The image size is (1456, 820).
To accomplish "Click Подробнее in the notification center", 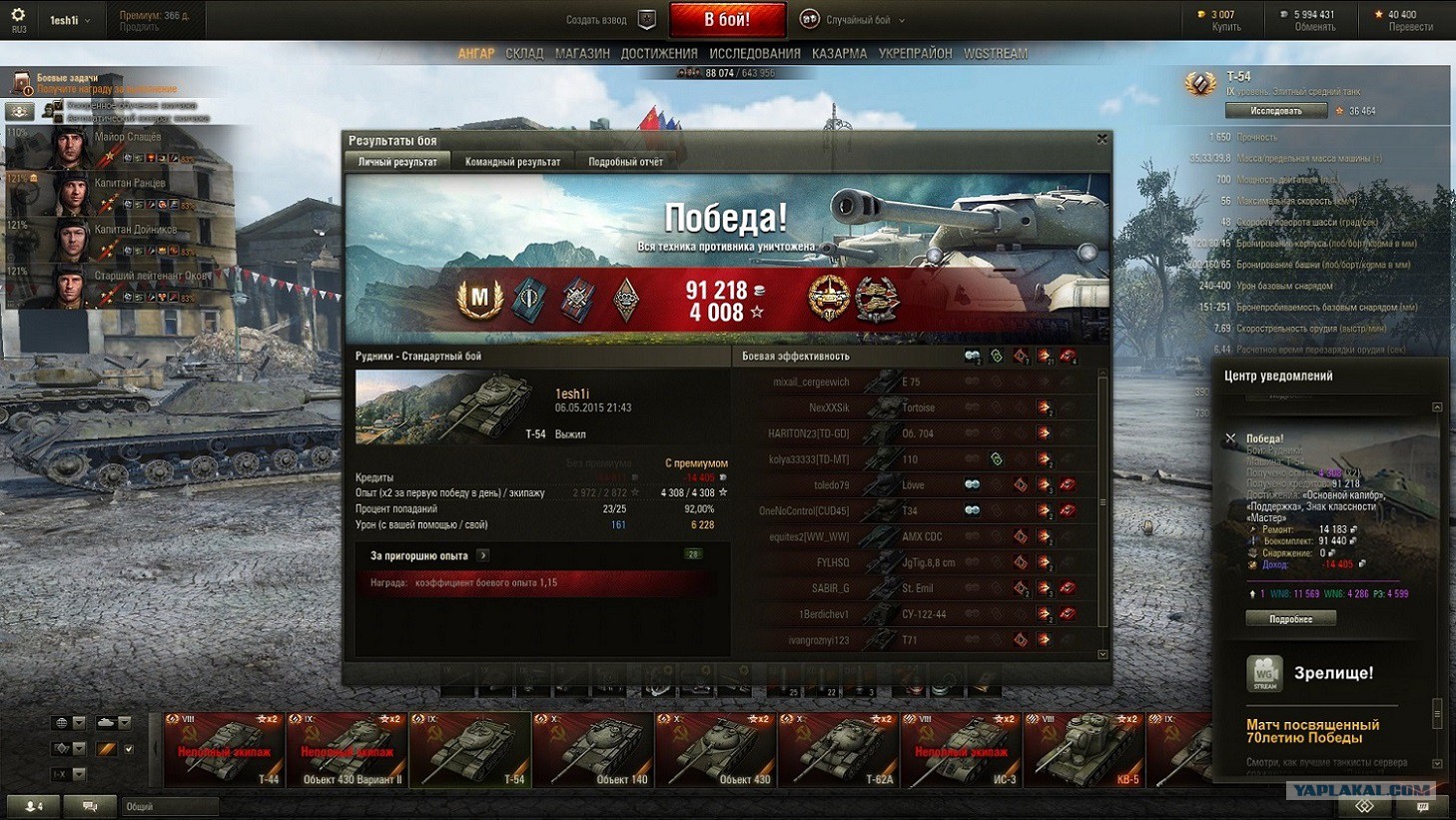I will click(1290, 619).
